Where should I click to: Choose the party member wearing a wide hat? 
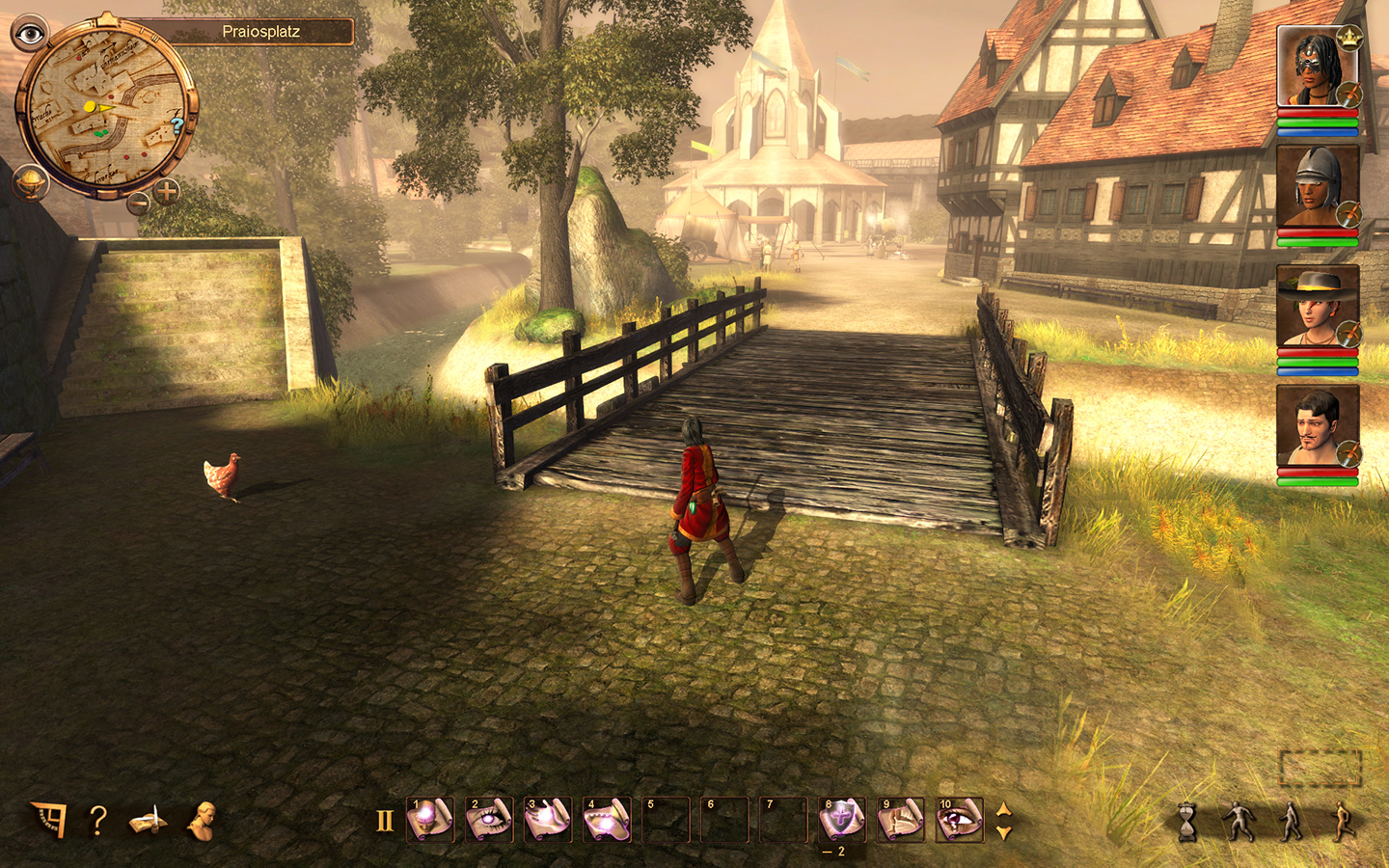pos(1317,307)
